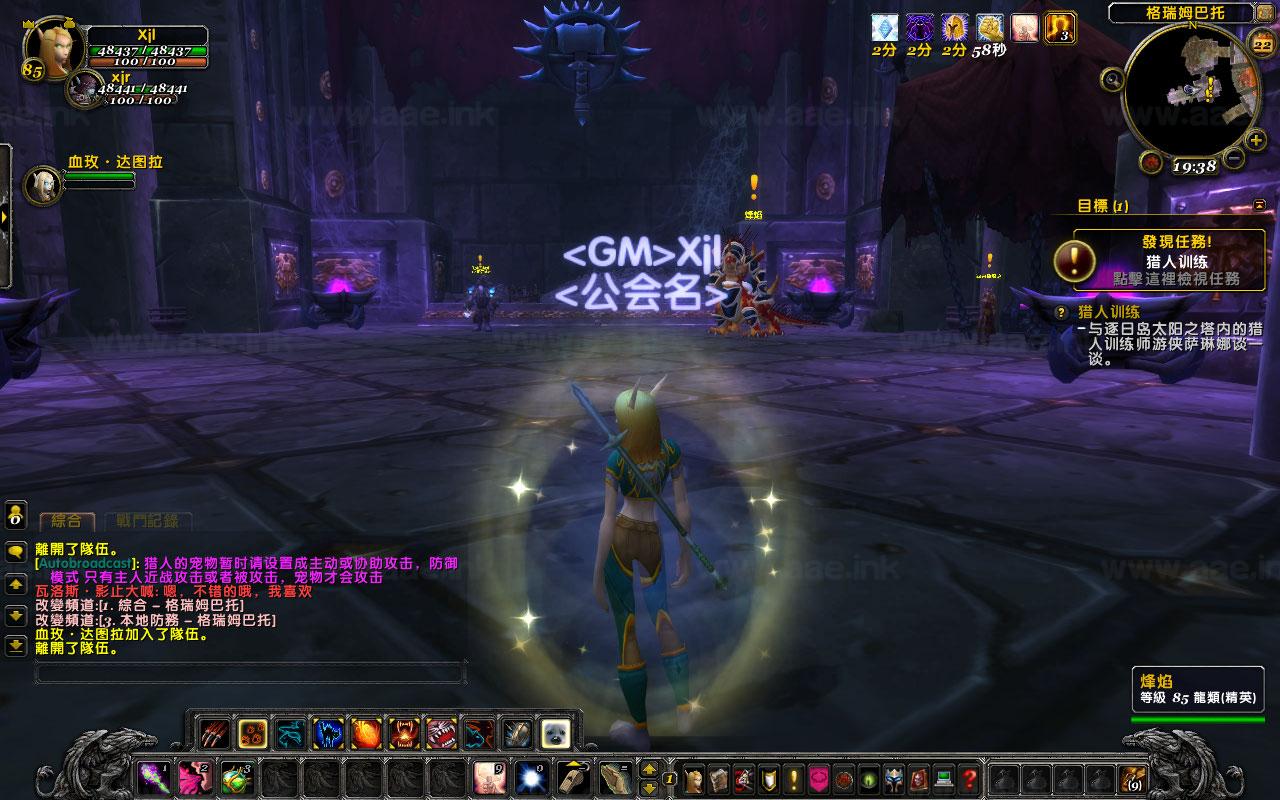The width and height of the screenshot is (1280, 800).
Task: Zoom out the minimap
Action: tap(1232, 158)
